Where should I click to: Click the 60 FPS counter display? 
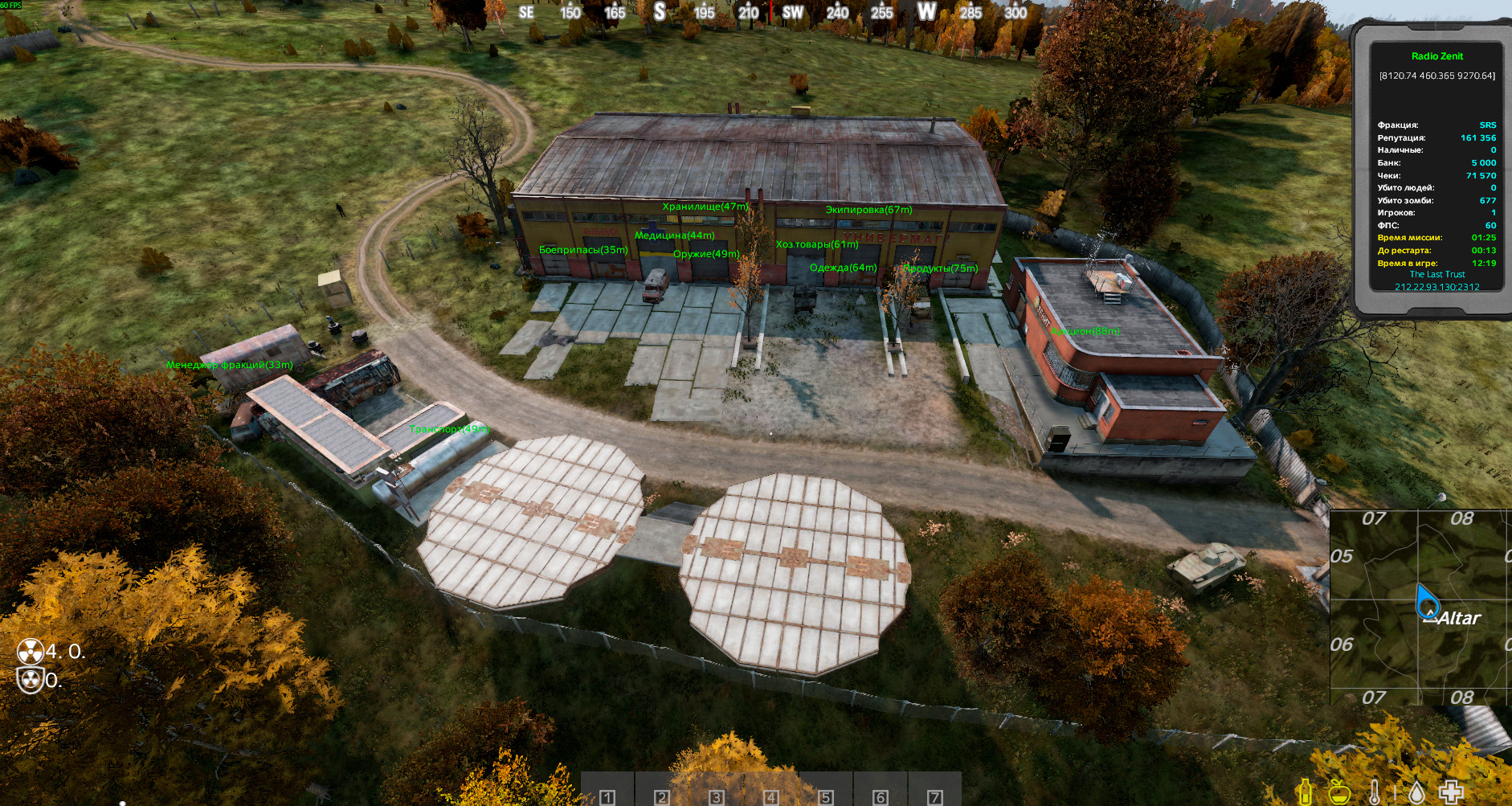coord(12,4)
